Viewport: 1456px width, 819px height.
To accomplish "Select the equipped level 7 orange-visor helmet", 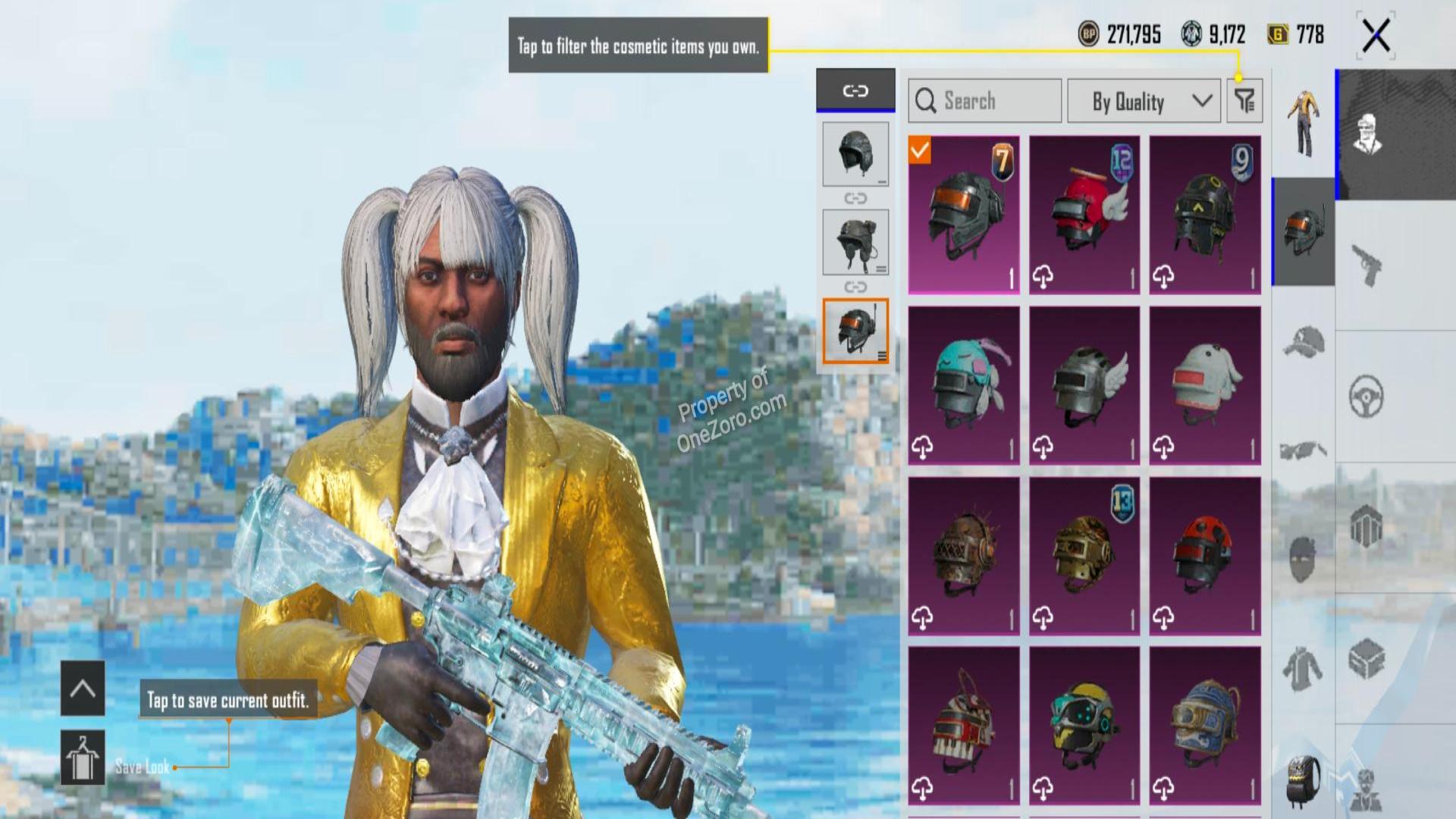I will pos(964,215).
